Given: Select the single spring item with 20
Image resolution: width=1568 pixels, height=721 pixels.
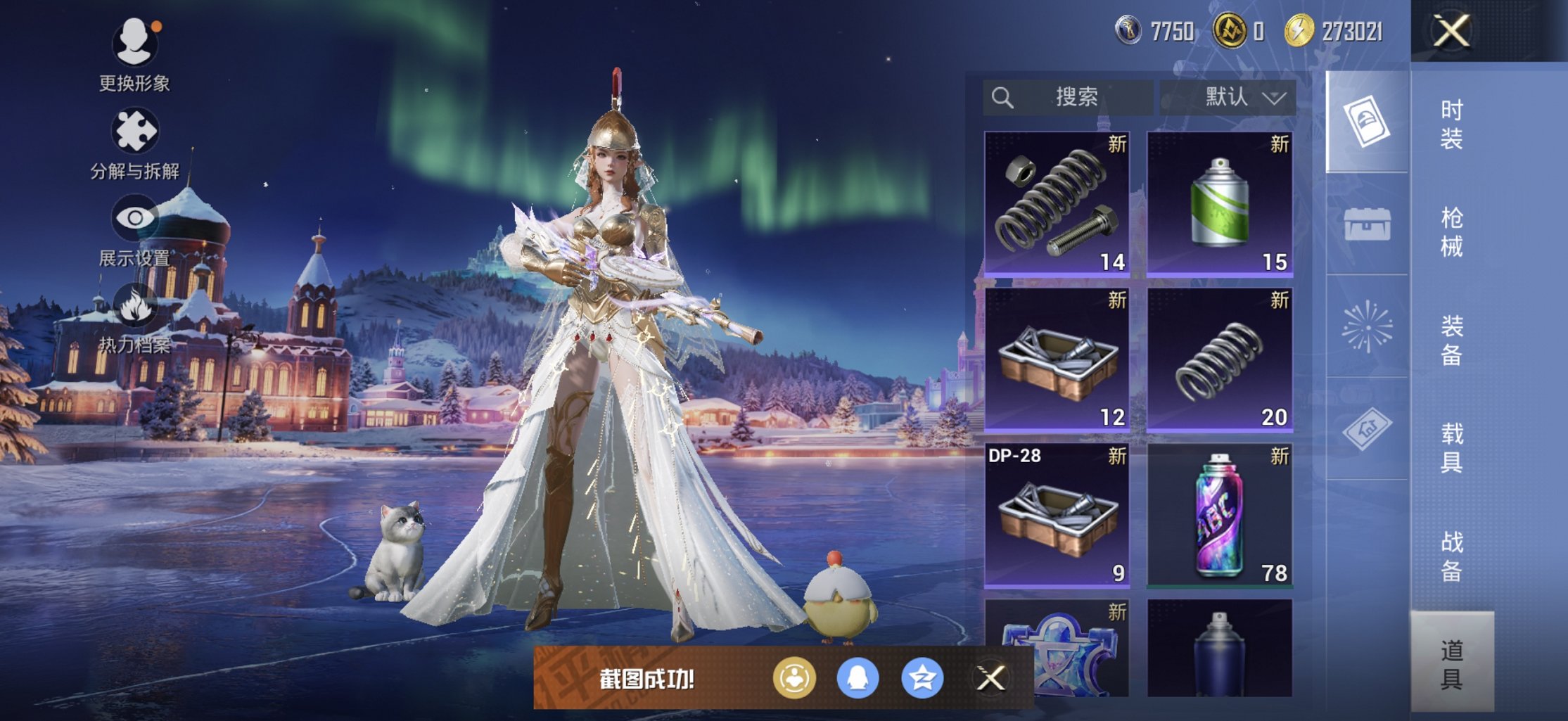Looking at the screenshot, I should tap(1220, 359).
